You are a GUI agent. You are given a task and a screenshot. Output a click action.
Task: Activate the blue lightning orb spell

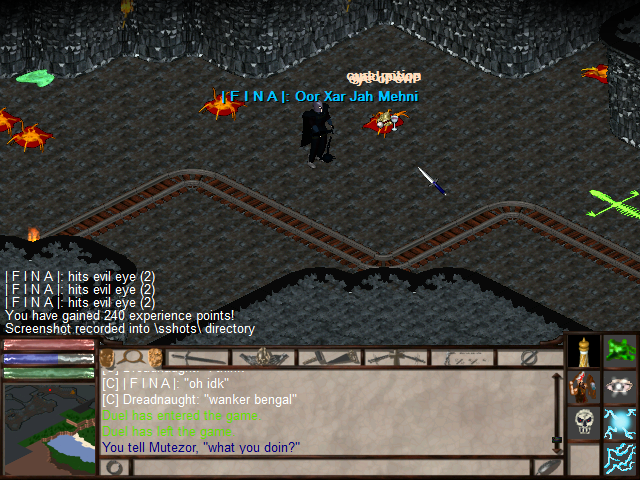tap(621, 422)
